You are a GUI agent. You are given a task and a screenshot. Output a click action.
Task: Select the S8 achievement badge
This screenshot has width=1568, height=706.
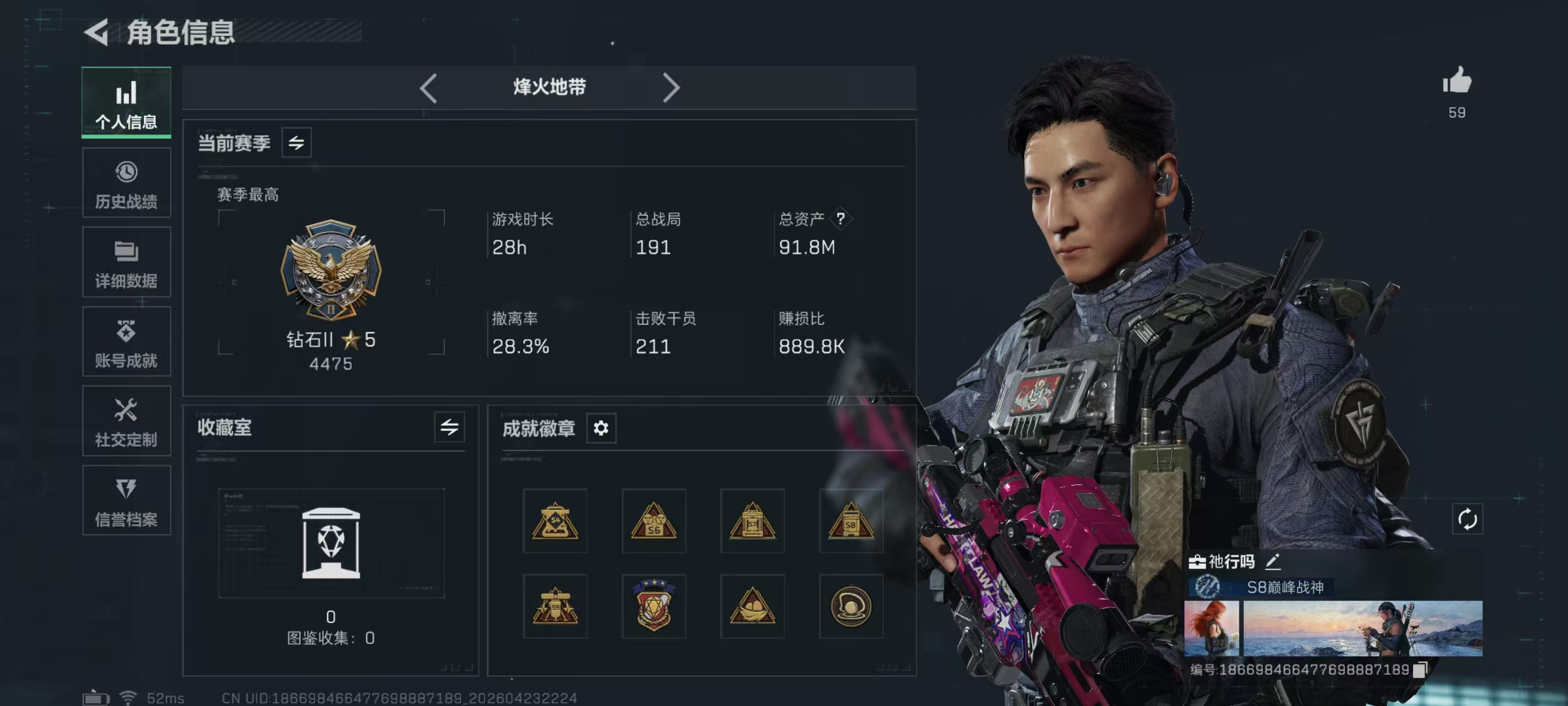click(850, 521)
